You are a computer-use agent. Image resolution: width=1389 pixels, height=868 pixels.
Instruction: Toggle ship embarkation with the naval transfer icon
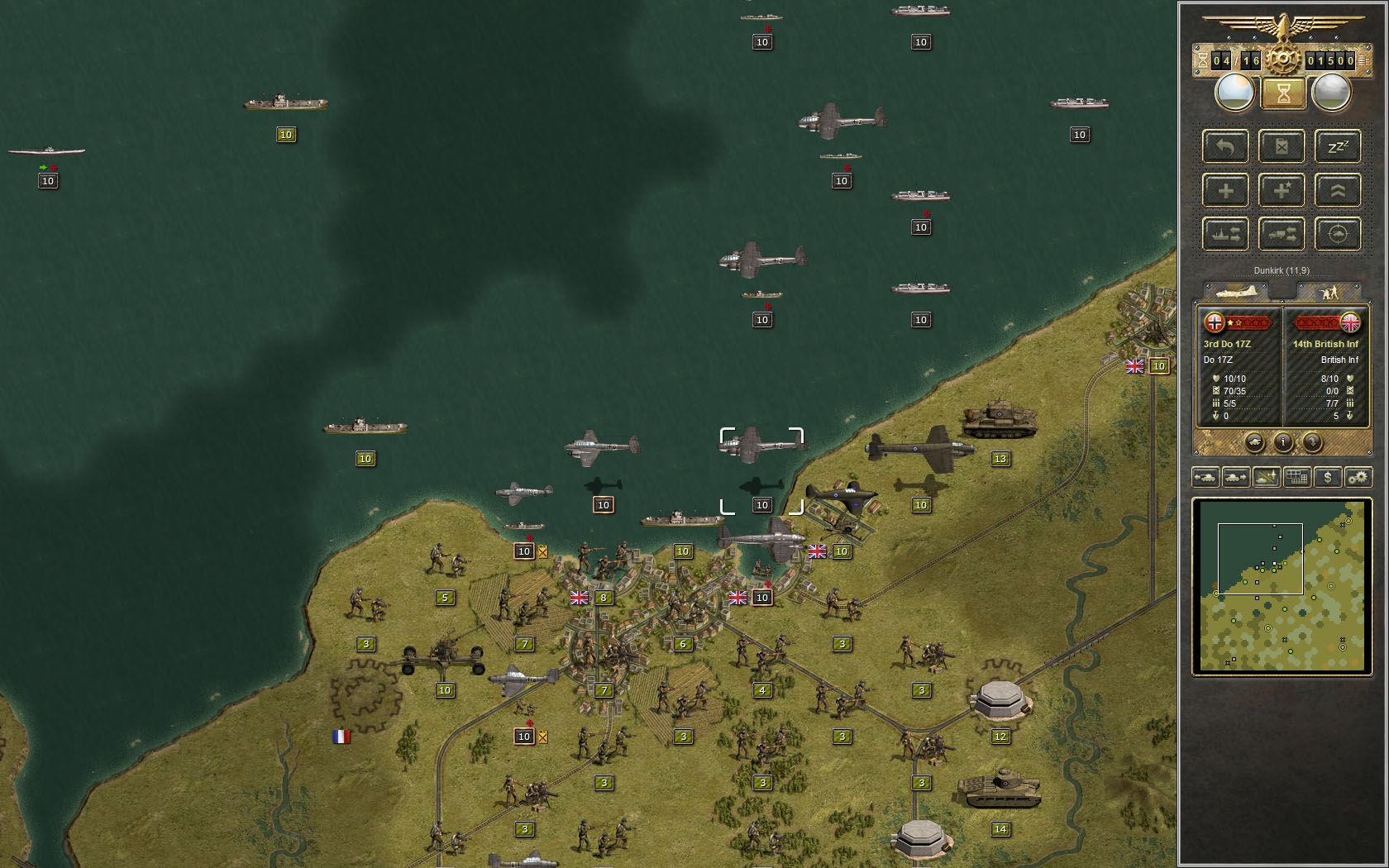[1225, 234]
